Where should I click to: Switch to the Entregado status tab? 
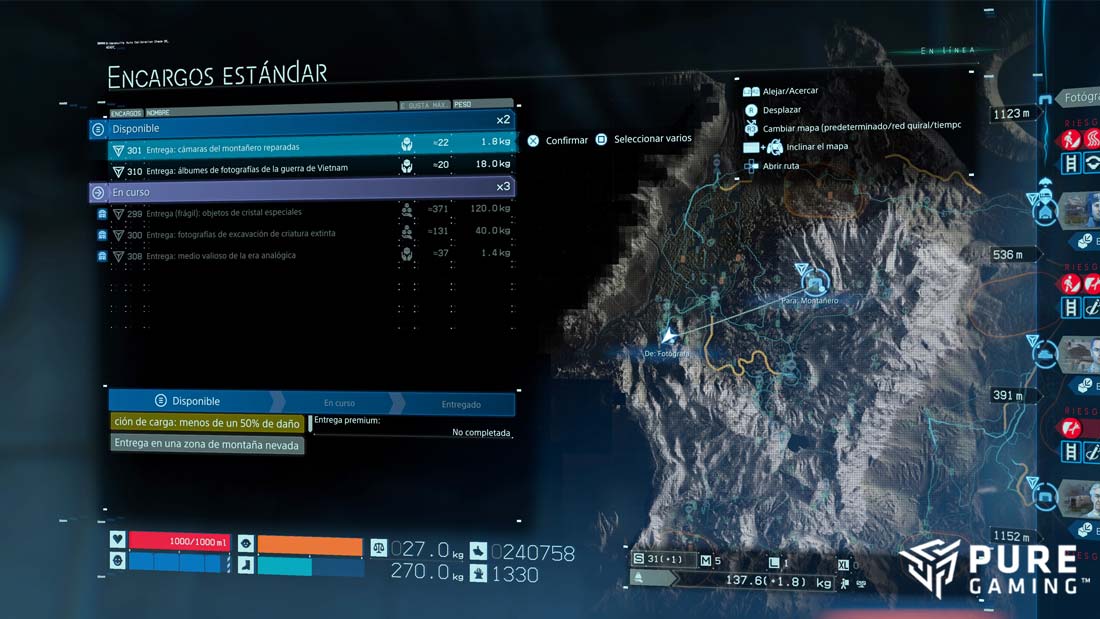461,405
